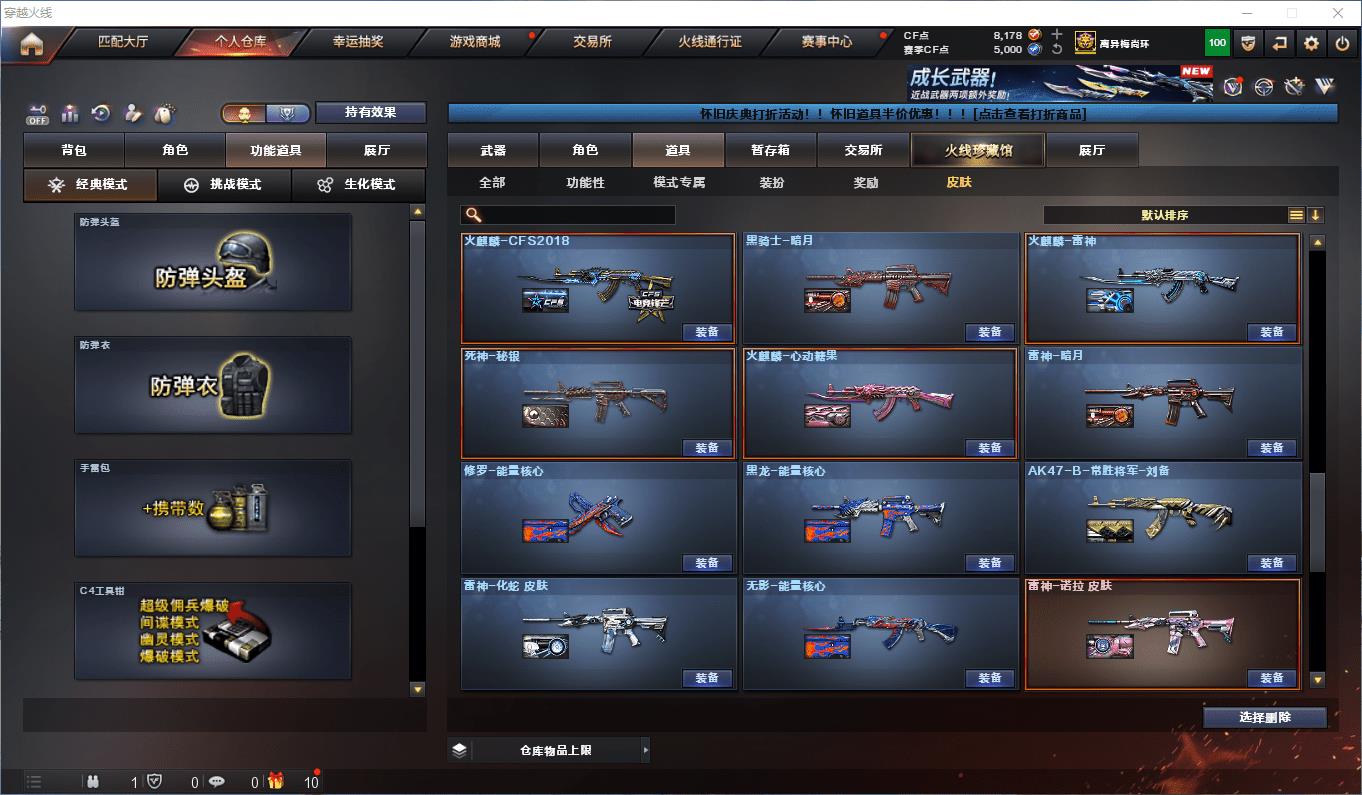Go to the 游戏商城 game shop
Screen dimensions: 1362x795
[474, 42]
